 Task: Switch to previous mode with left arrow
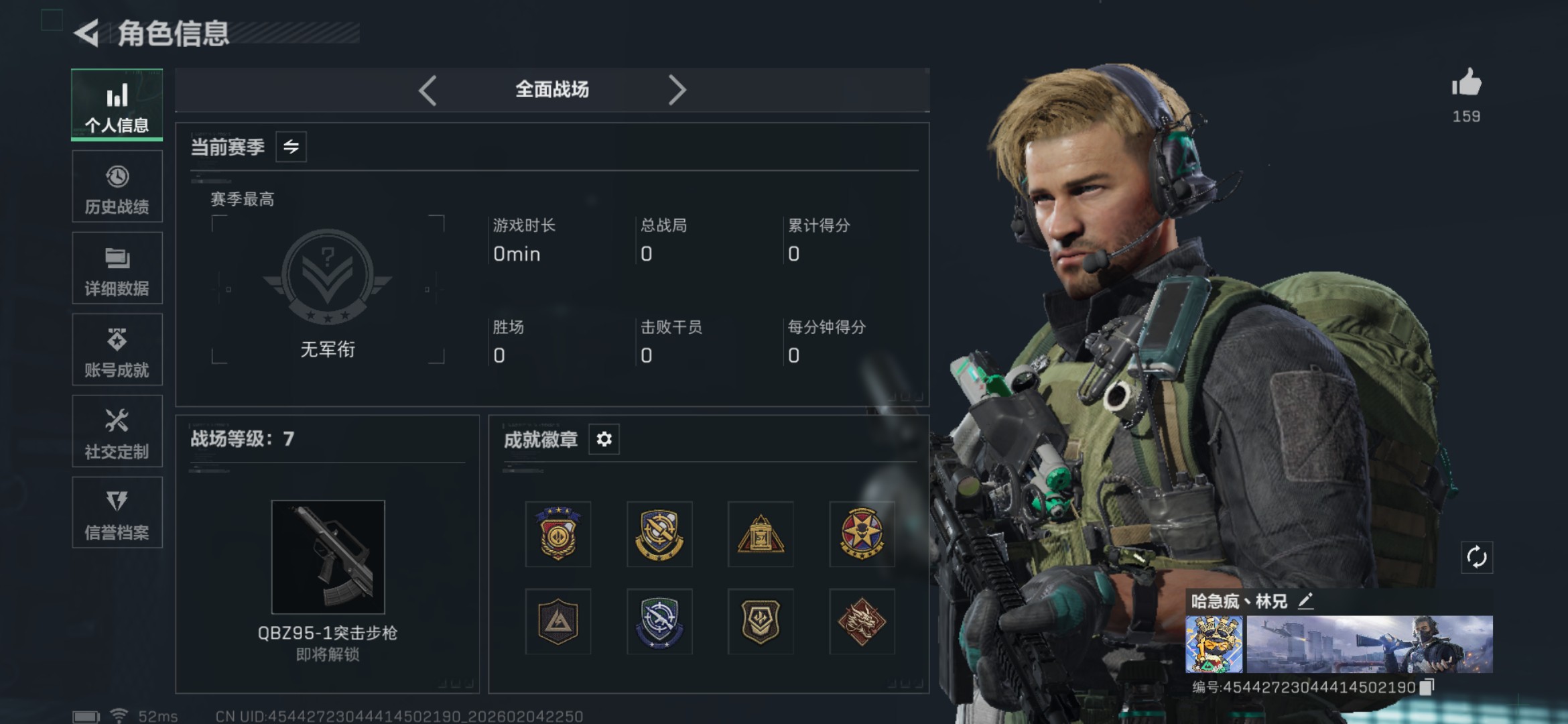pos(428,89)
